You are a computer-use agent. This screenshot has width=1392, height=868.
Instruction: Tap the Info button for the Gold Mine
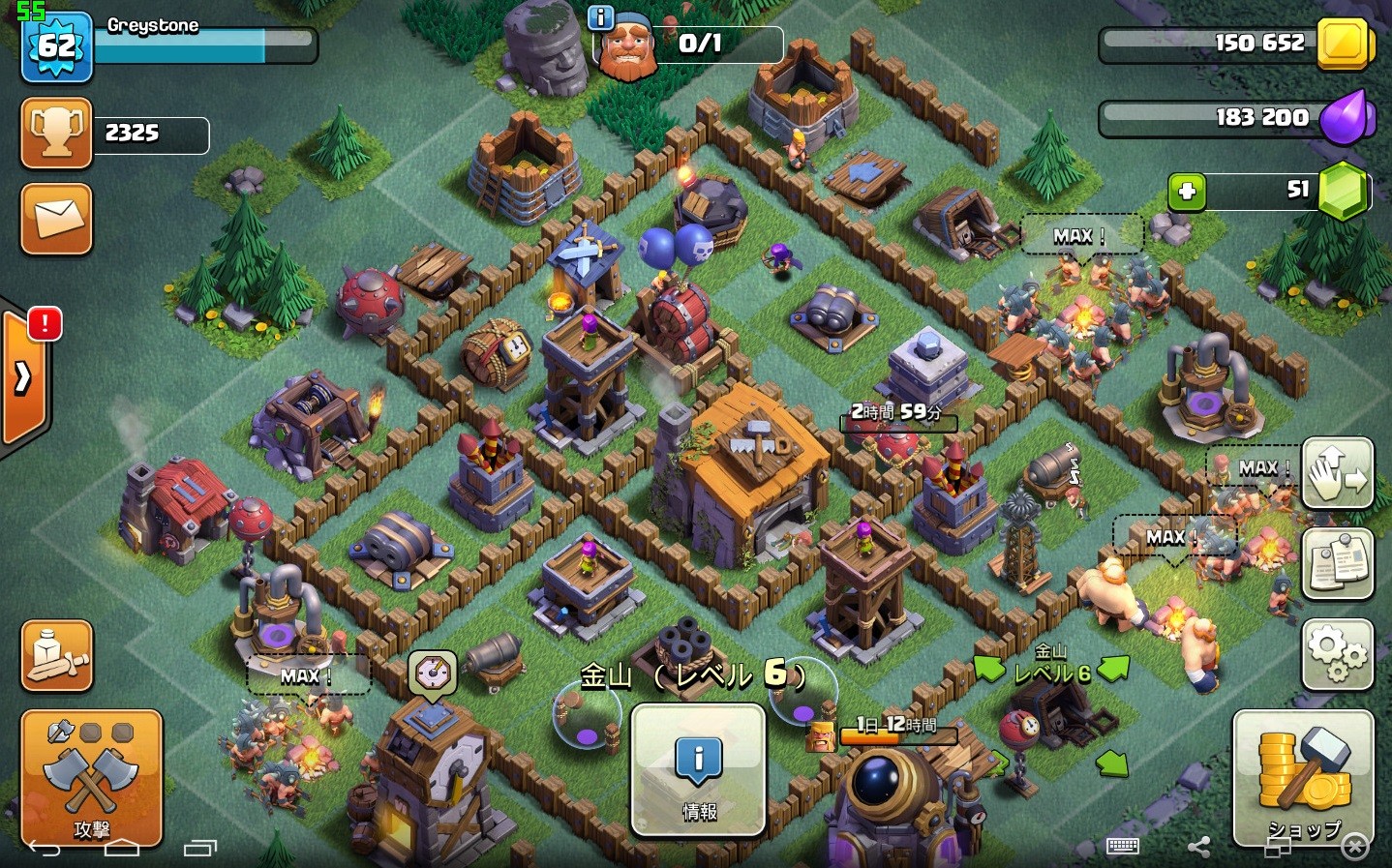698,769
